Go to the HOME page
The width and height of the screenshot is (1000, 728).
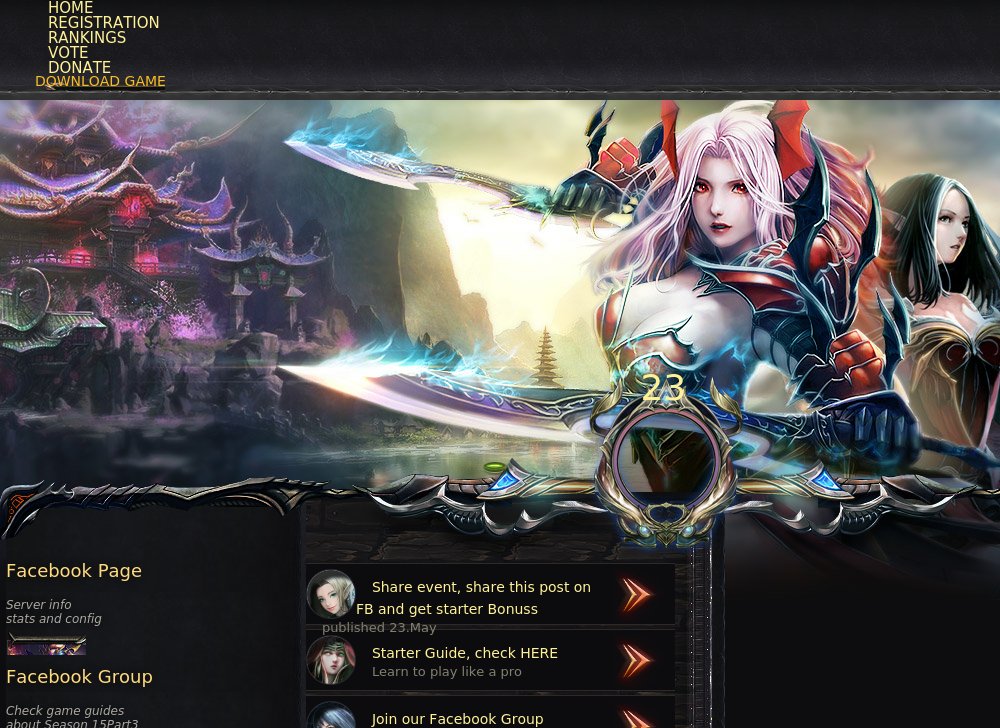click(70, 8)
